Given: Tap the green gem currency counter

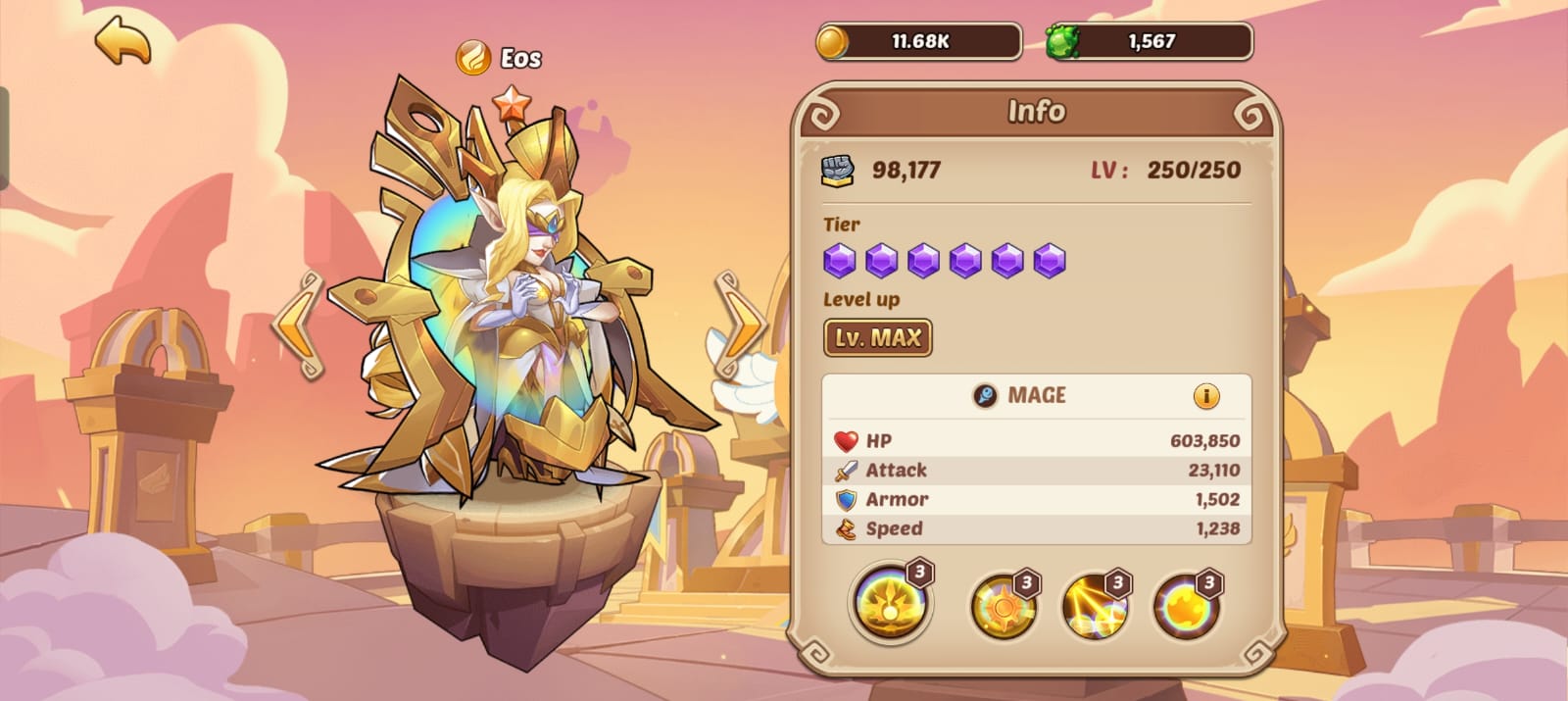Looking at the screenshot, I should point(1149,42).
